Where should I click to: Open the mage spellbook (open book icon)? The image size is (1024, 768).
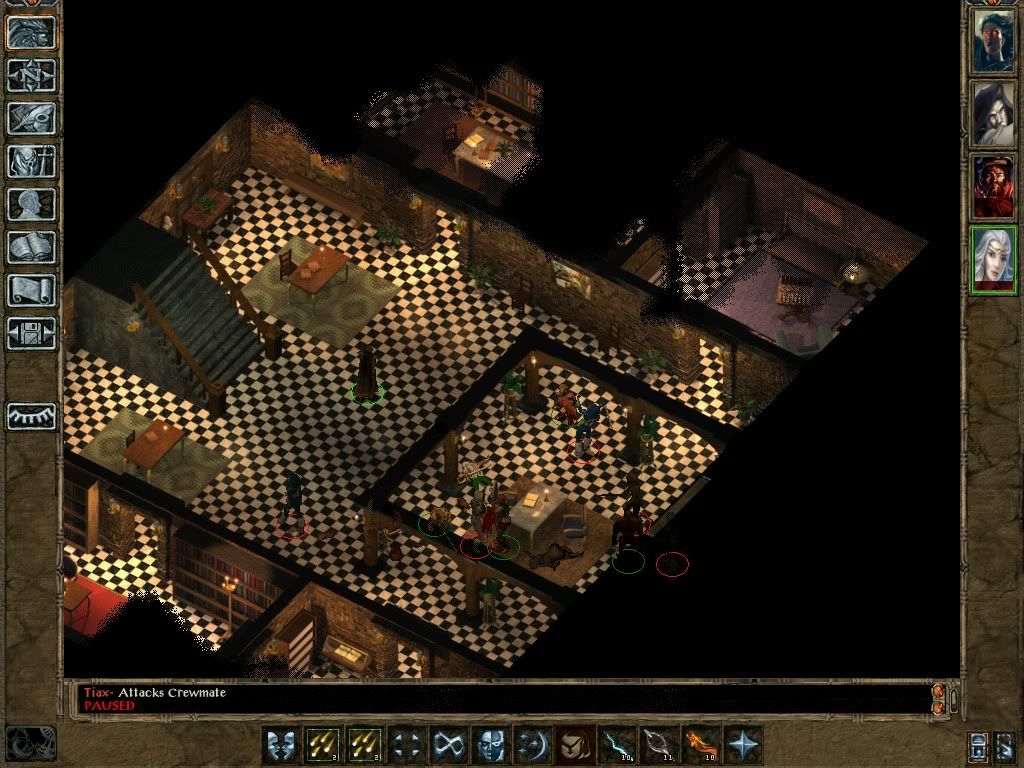tap(32, 247)
